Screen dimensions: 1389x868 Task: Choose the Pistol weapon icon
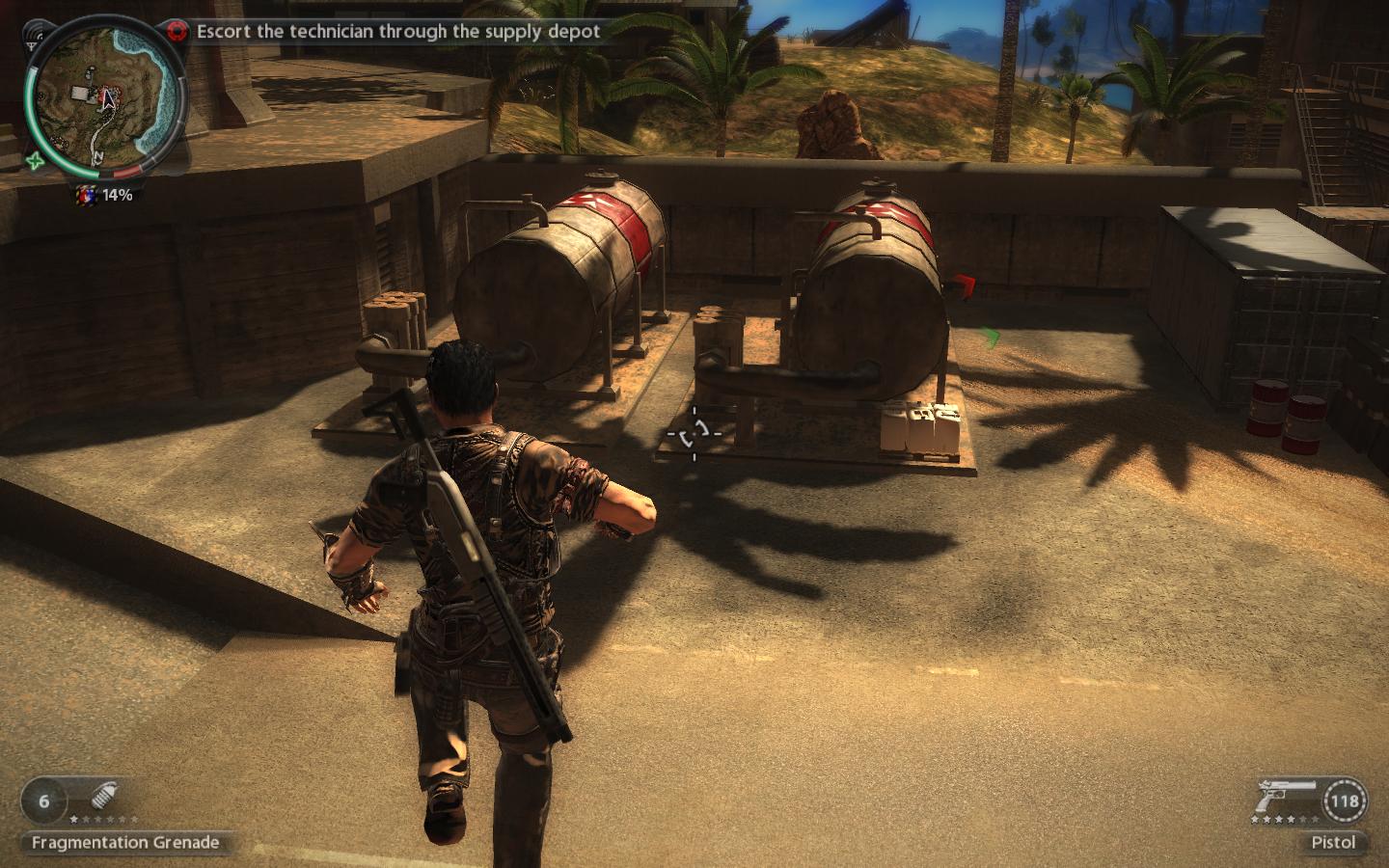(x=1282, y=800)
